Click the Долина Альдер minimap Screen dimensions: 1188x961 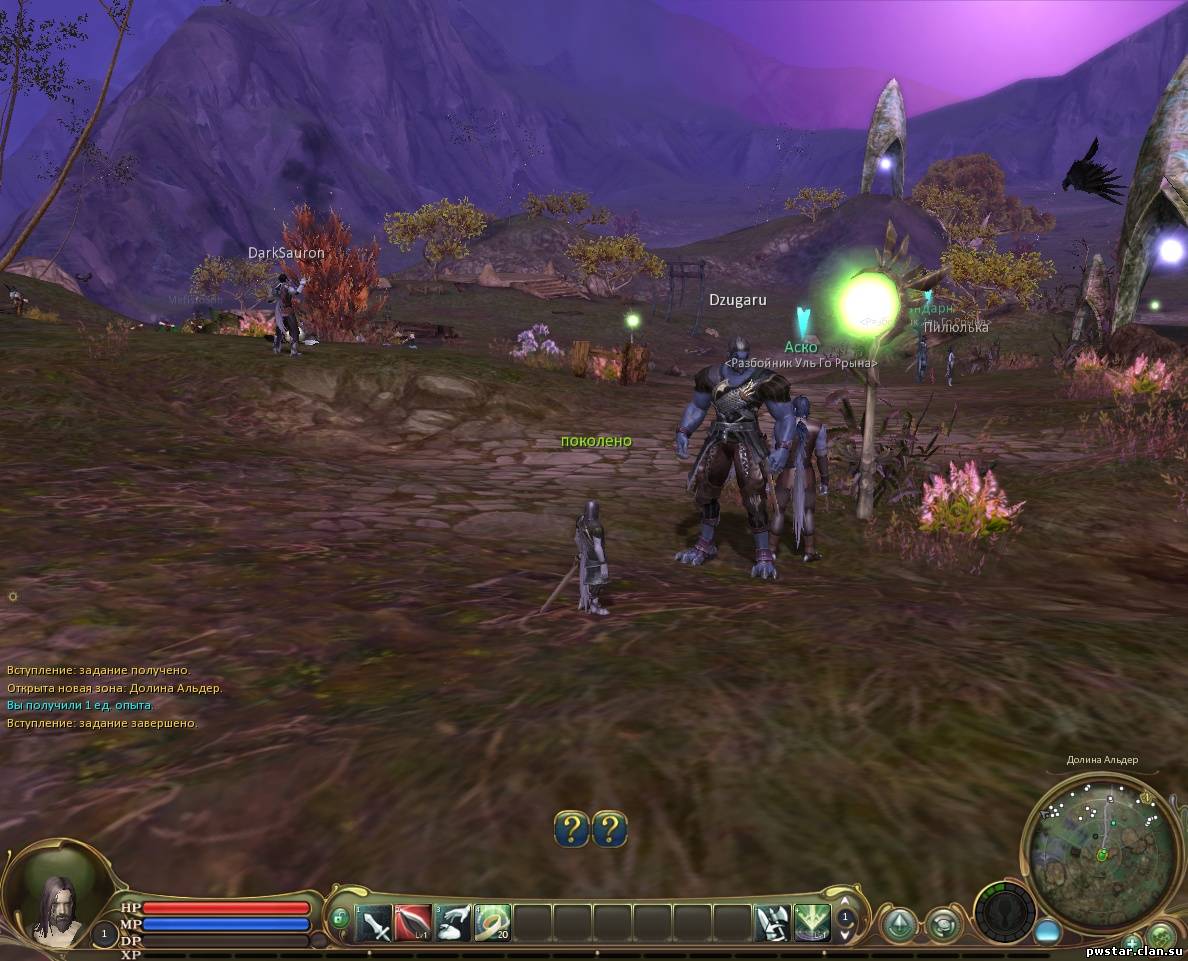(x=1102, y=853)
